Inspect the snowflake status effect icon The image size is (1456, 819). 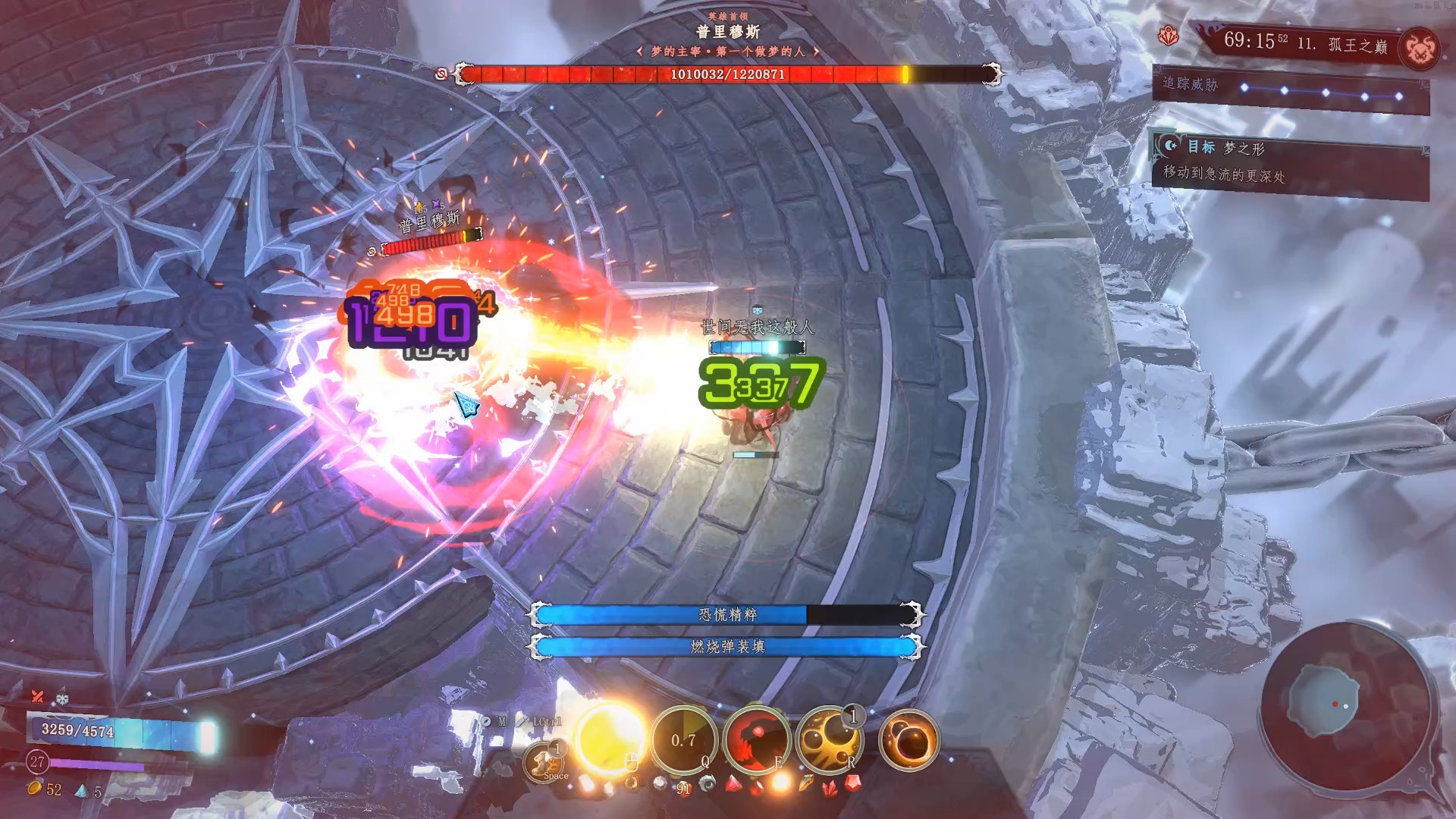tap(62, 698)
